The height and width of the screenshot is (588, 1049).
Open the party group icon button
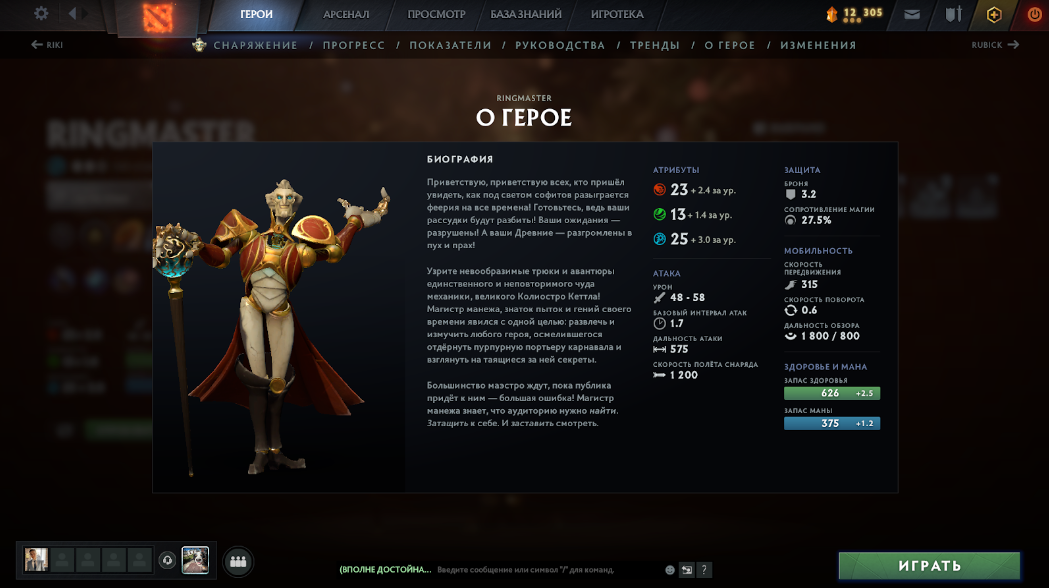tap(238, 561)
